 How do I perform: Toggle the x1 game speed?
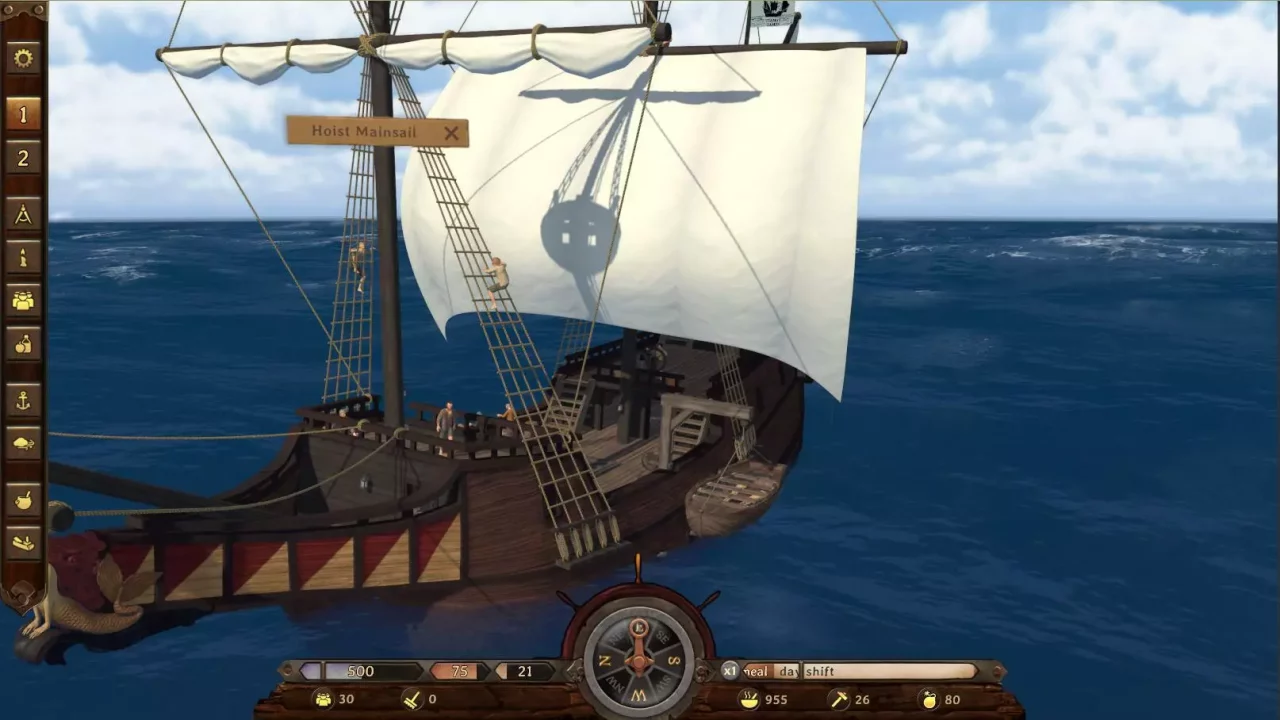click(x=729, y=671)
